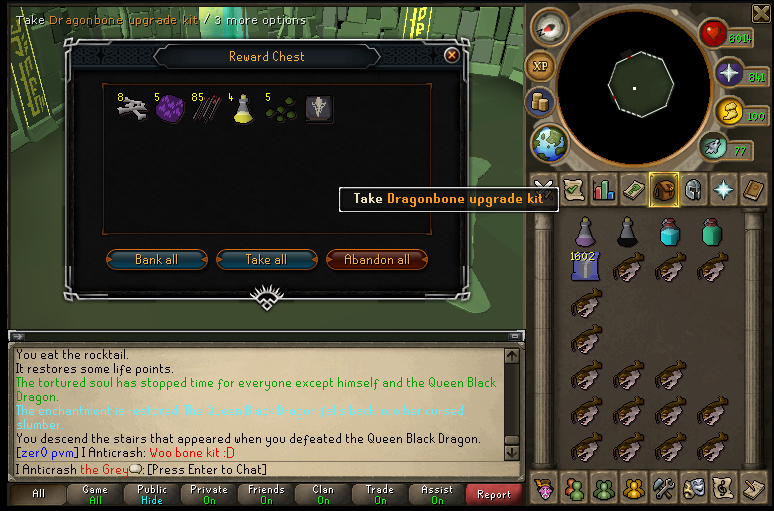
Task: Open the world map globe
Action: click(x=549, y=142)
